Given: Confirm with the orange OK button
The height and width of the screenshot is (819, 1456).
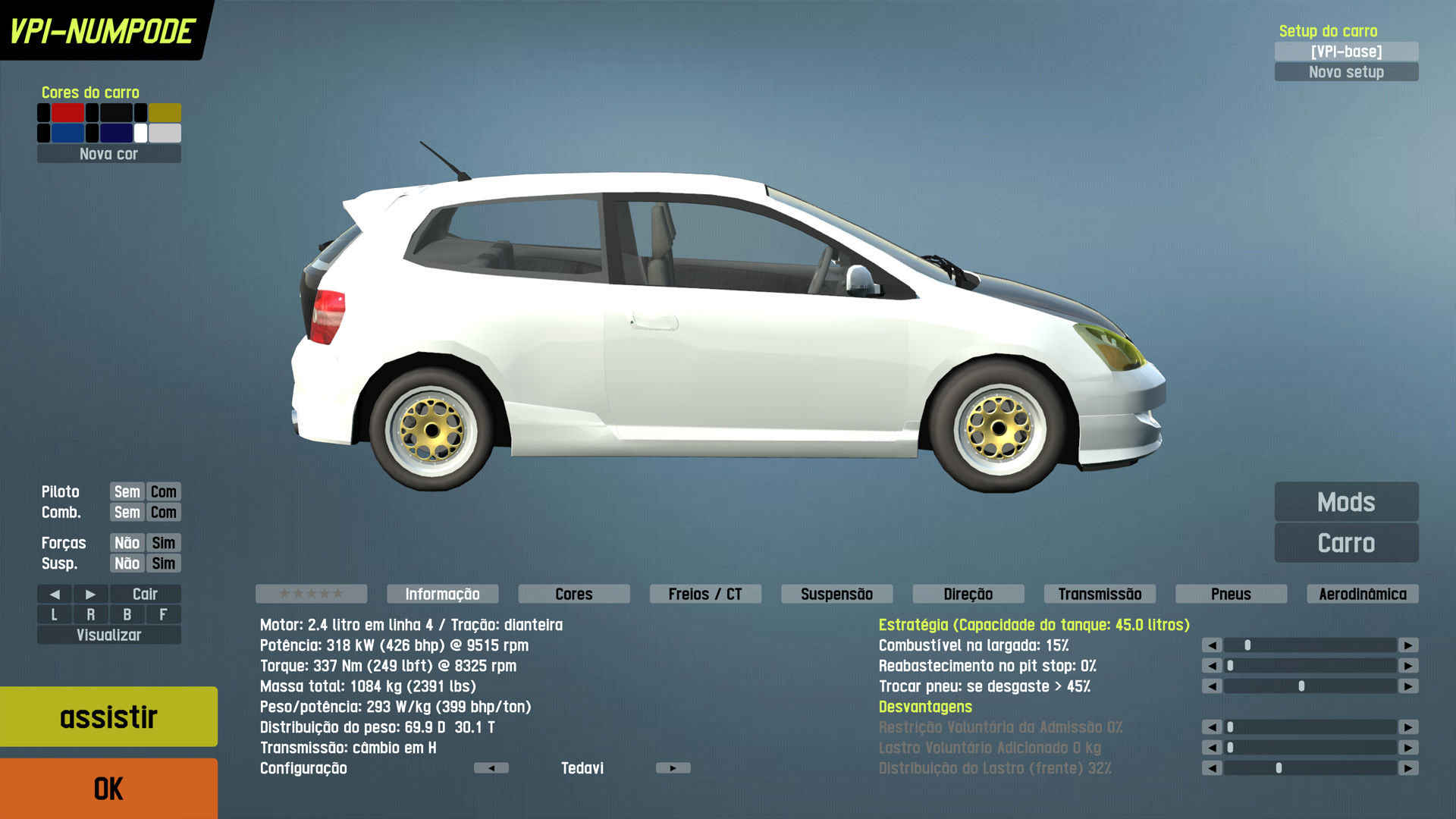Looking at the screenshot, I should [108, 789].
